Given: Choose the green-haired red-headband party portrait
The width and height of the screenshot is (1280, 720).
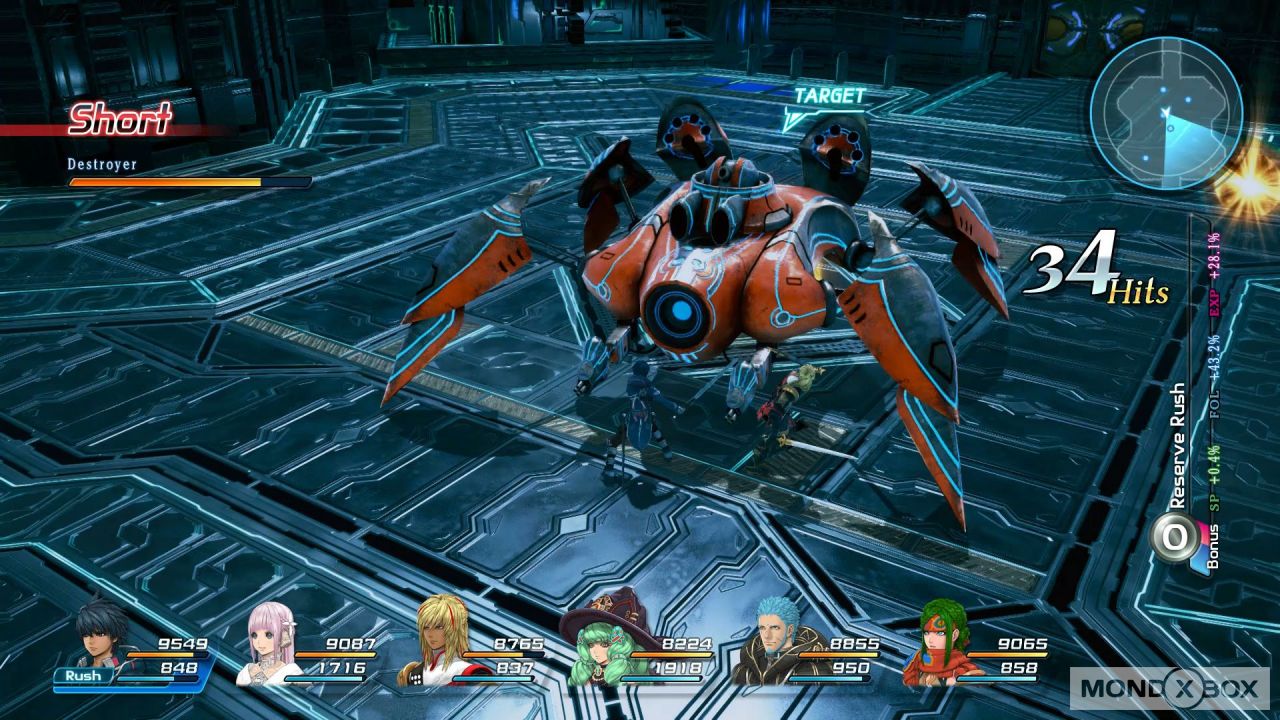Looking at the screenshot, I should pyautogui.click(x=937, y=639).
